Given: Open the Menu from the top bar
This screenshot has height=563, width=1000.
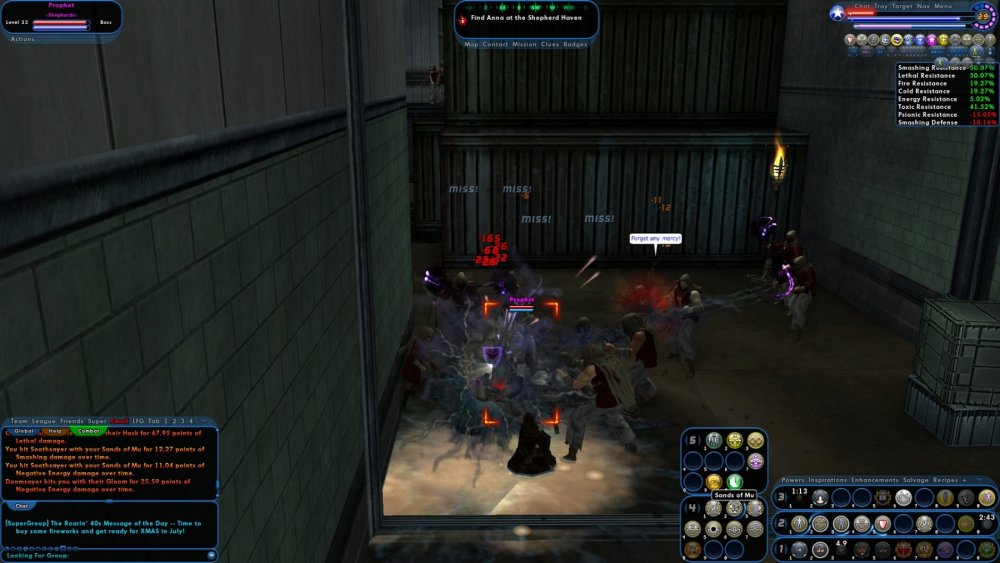Looking at the screenshot, I should [x=944, y=6].
